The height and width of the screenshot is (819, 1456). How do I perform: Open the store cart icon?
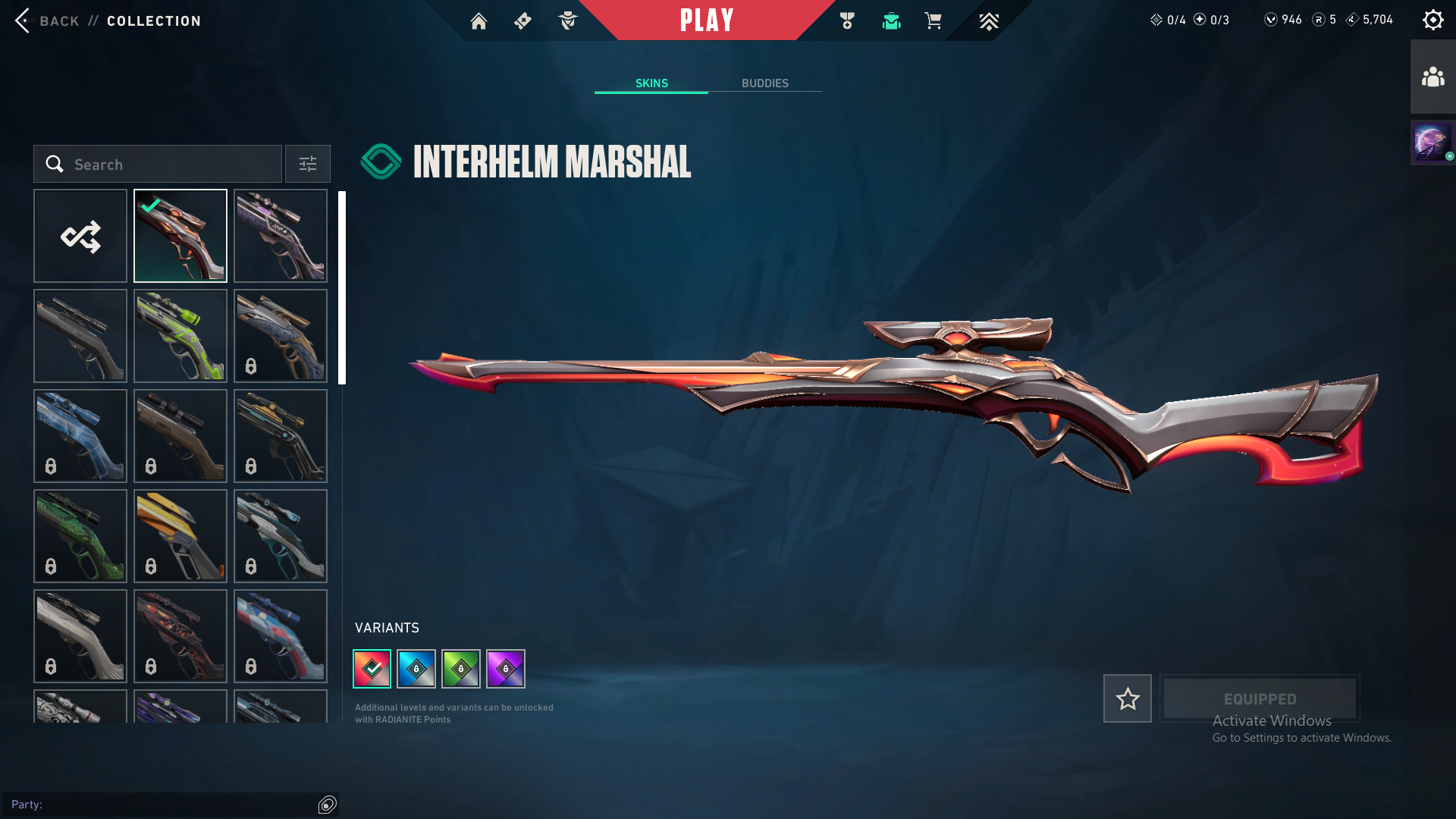click(933, 20)
